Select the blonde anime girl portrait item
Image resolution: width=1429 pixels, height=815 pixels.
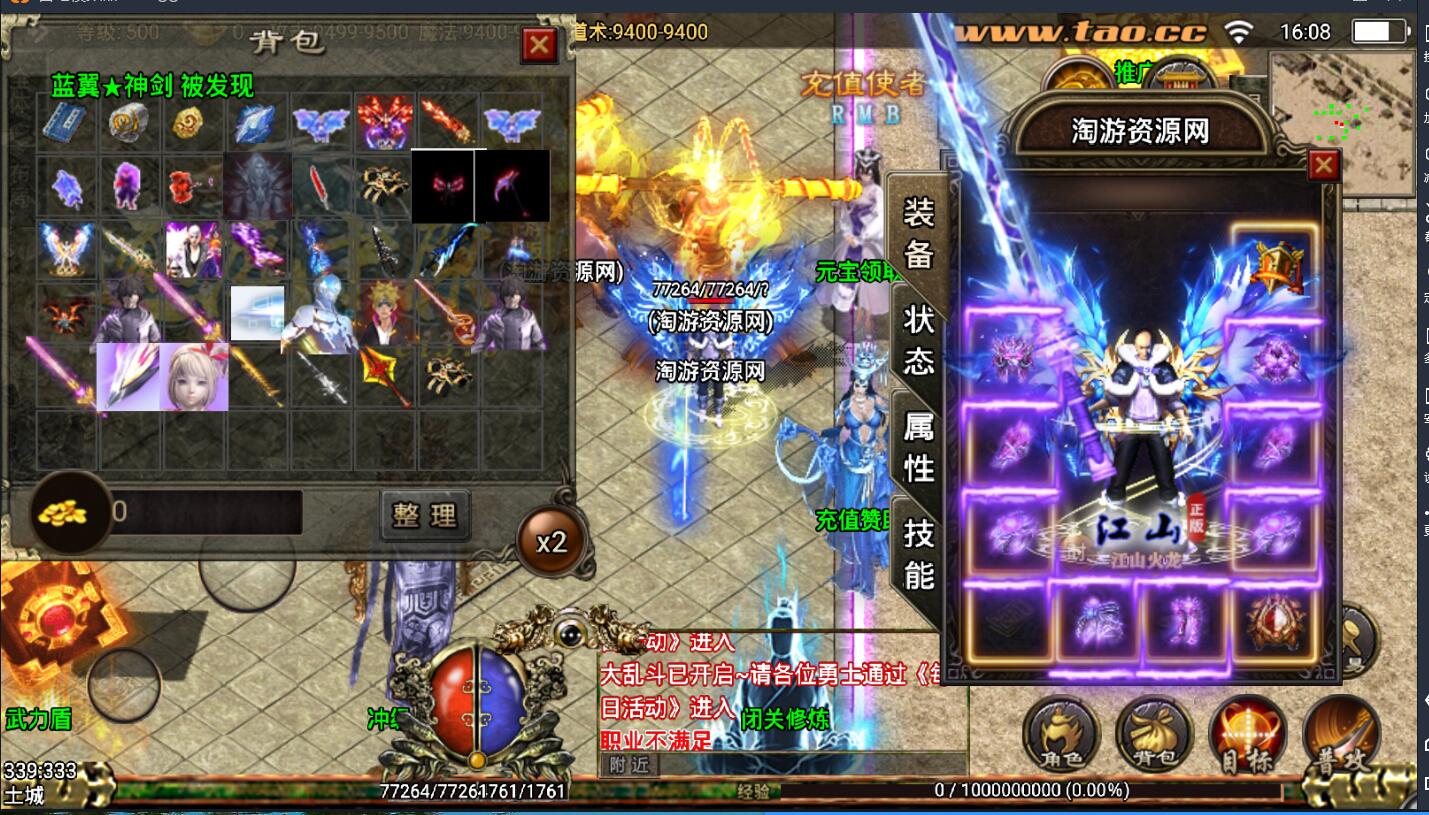(x=195, y=377)
